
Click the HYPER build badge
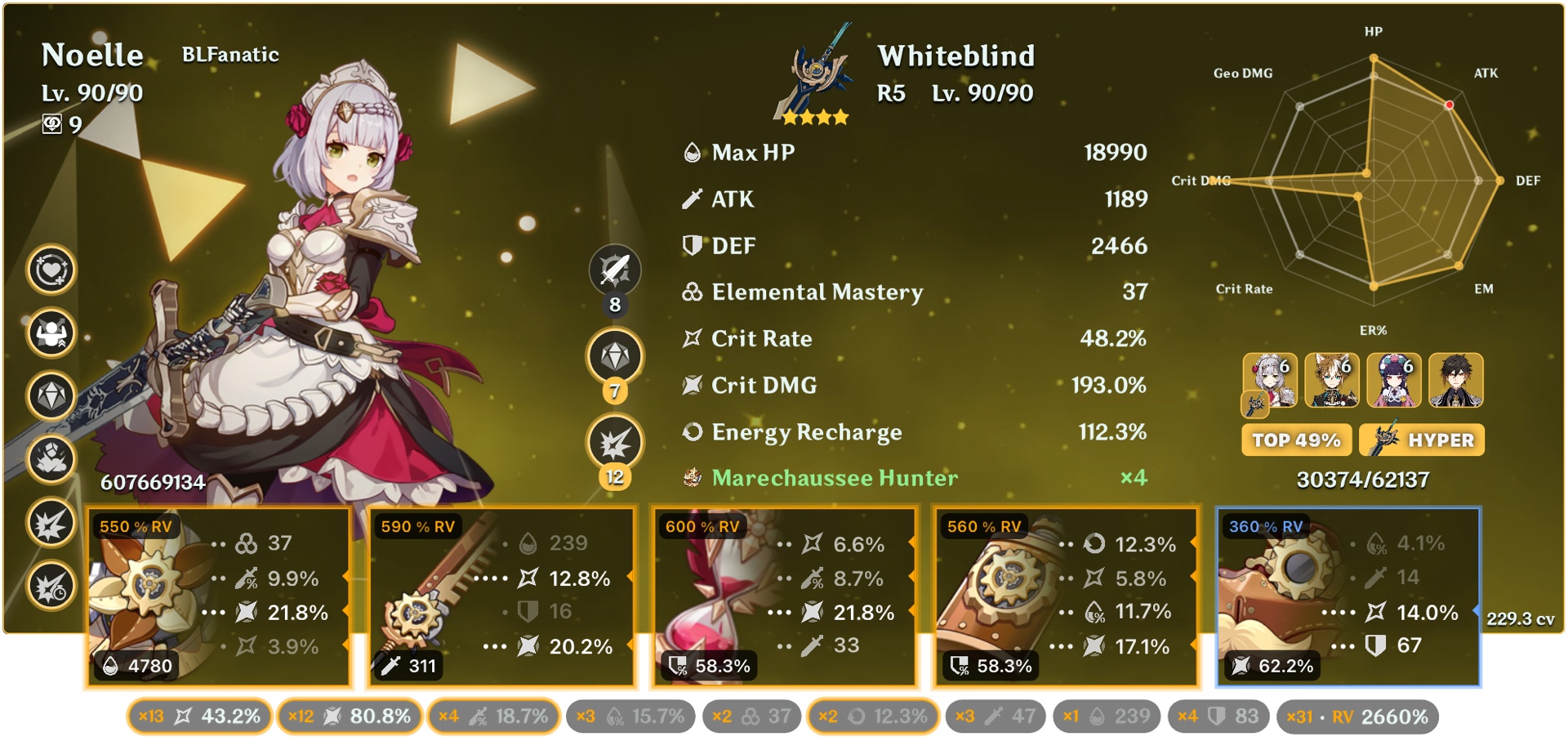pos(1421,440)
